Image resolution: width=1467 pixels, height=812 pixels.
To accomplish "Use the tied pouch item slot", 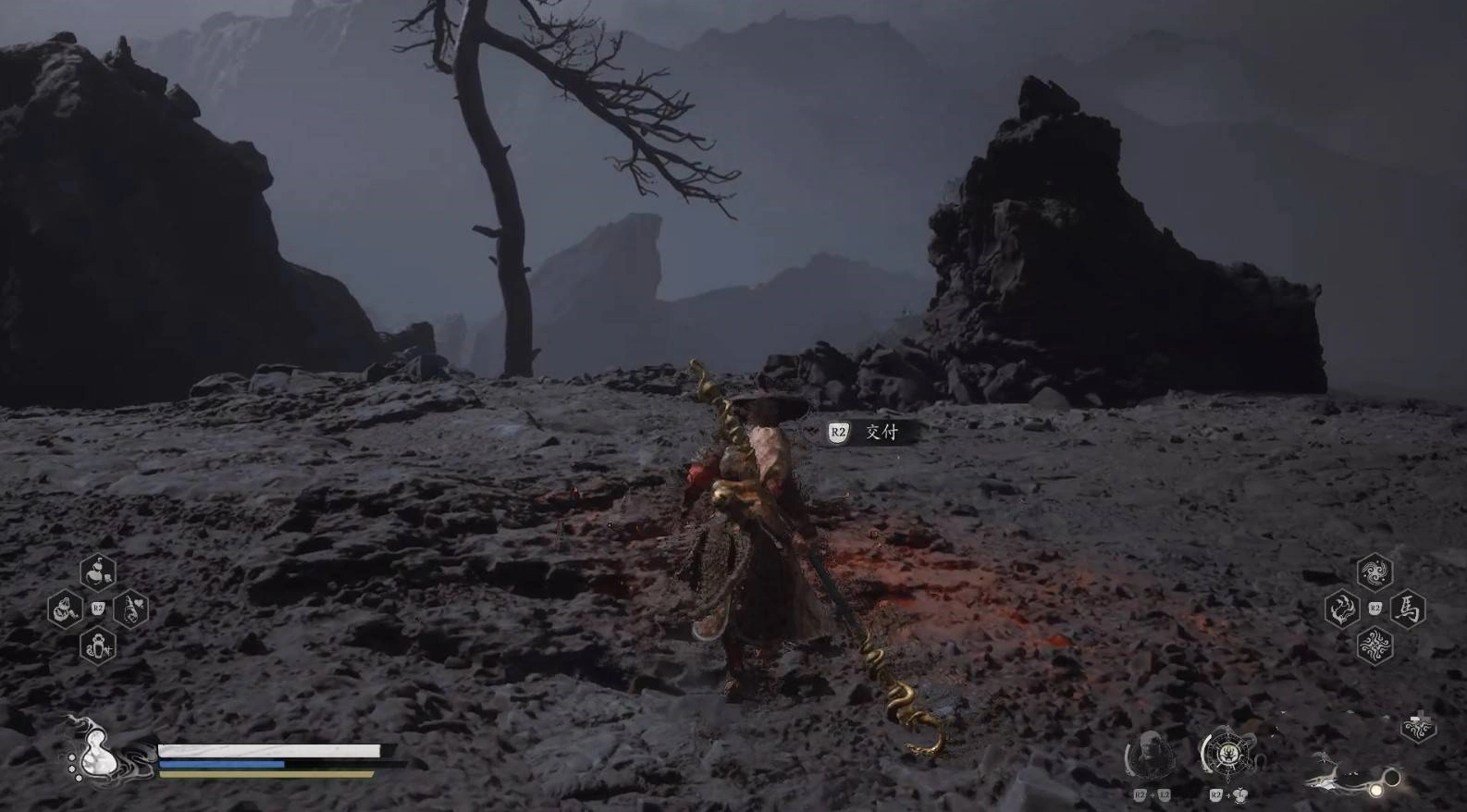I will click(64, 609).
